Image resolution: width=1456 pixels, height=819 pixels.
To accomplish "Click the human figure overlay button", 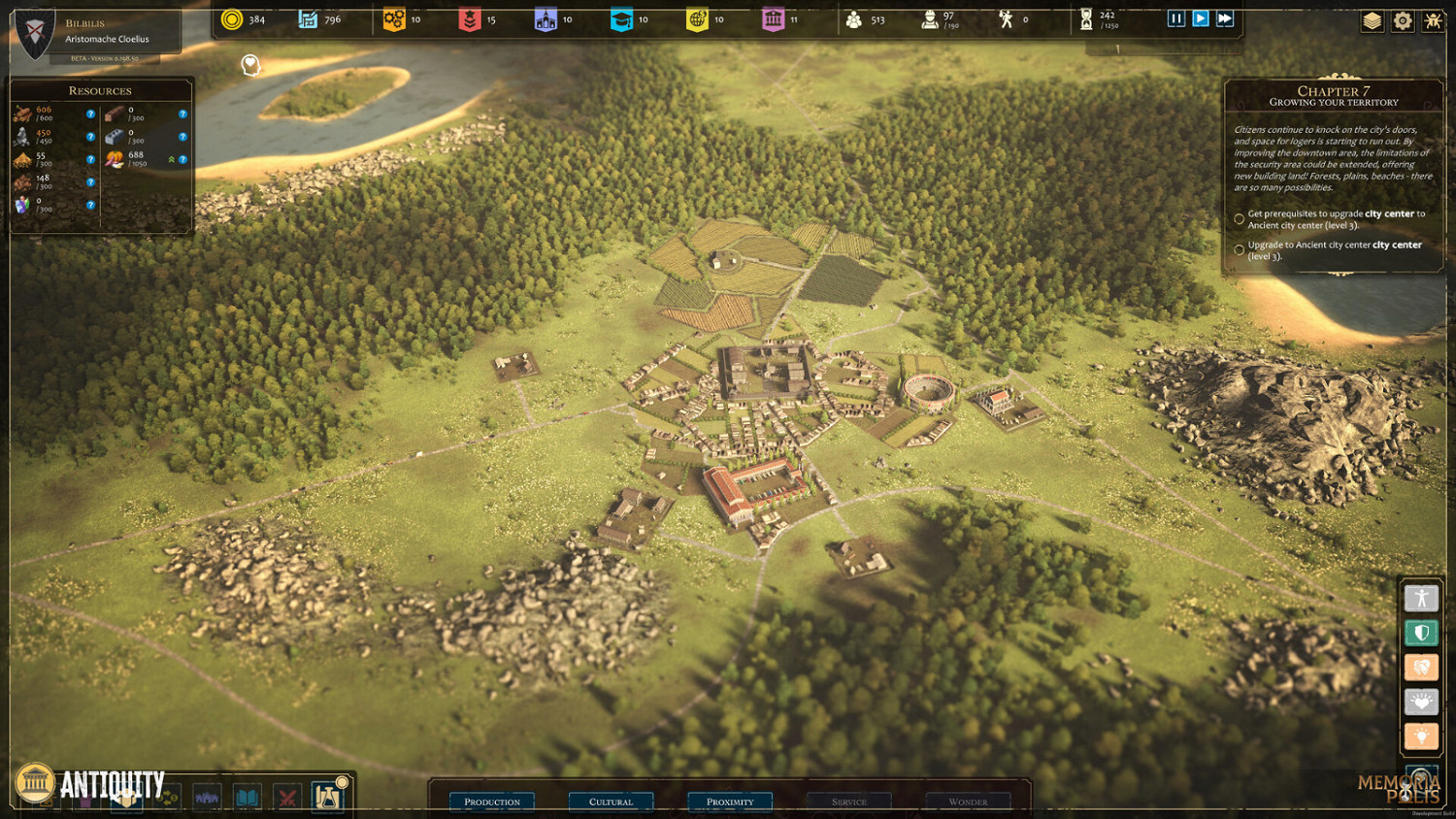I will pyautogui.click(x=1421, y=599).
